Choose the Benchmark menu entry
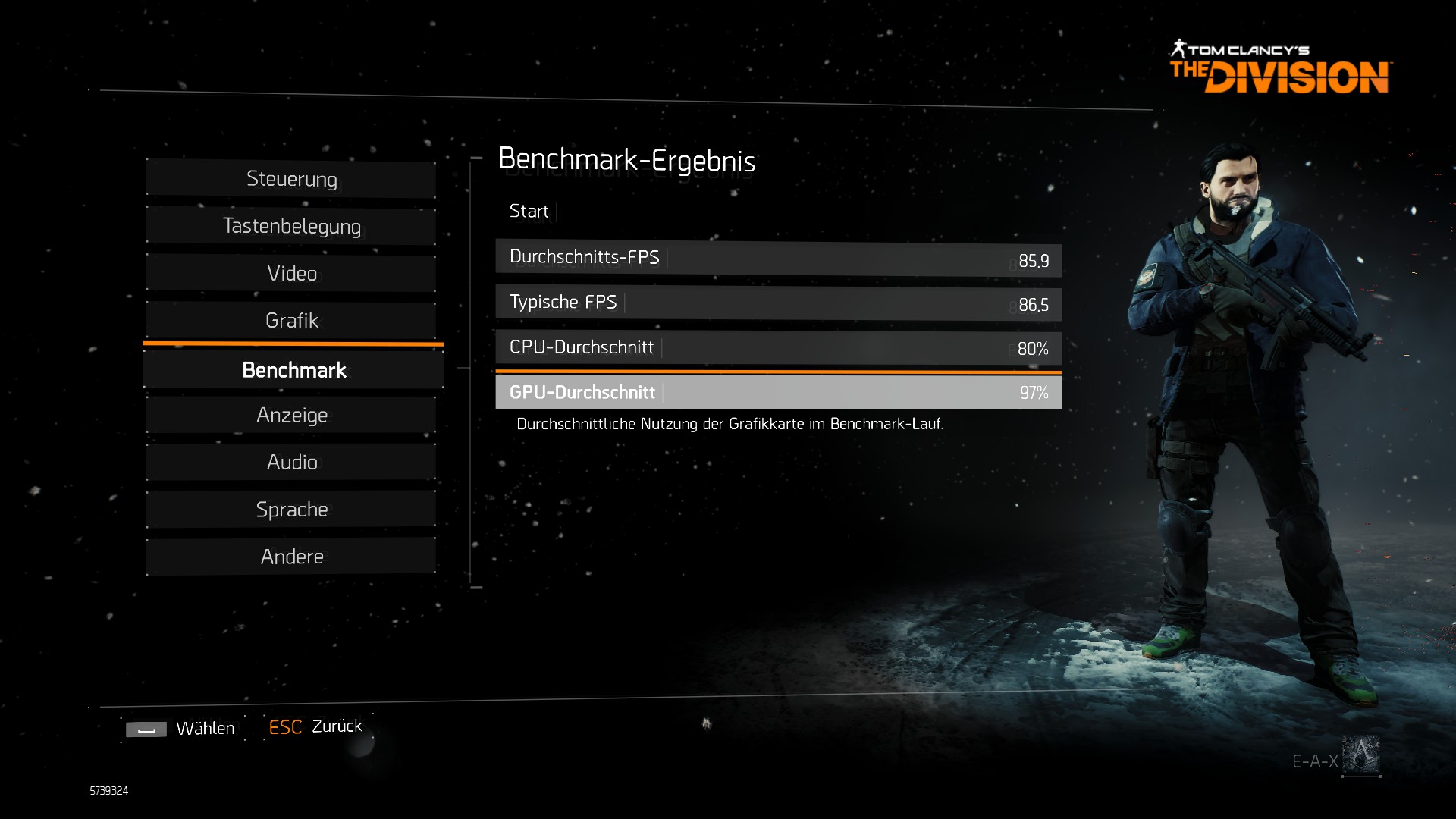The height and width of the screenshot is (819, 1456). pos(293,370)
